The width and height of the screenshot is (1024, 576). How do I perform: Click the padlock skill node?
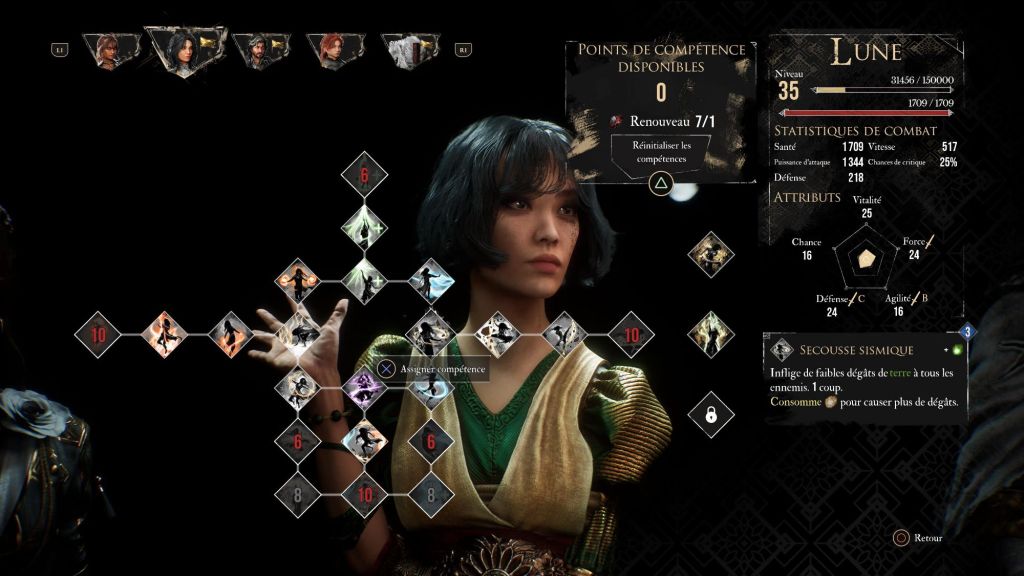[711, 414]
